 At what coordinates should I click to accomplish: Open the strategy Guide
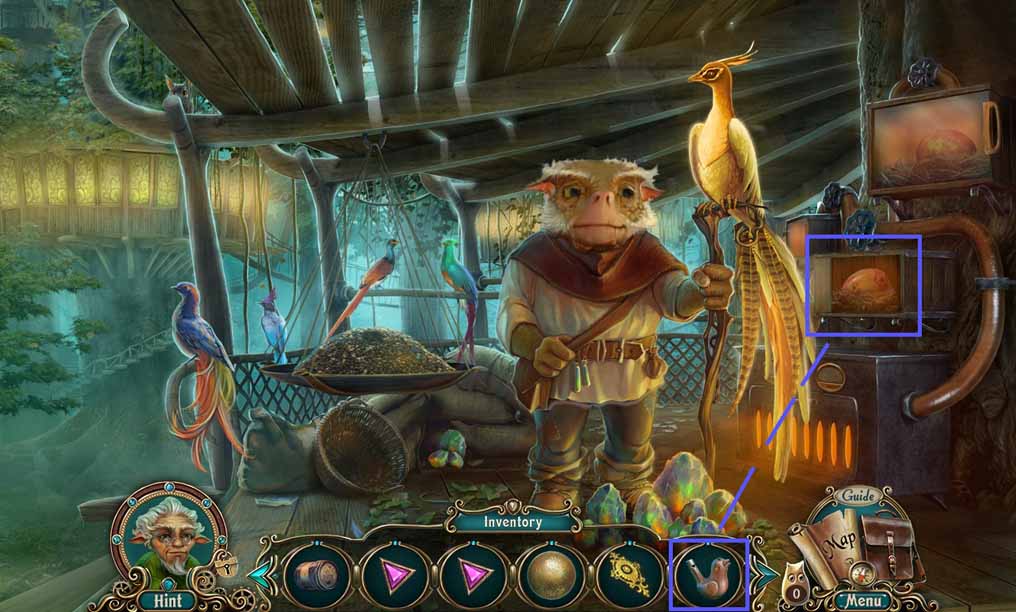(x=858, y=496)
